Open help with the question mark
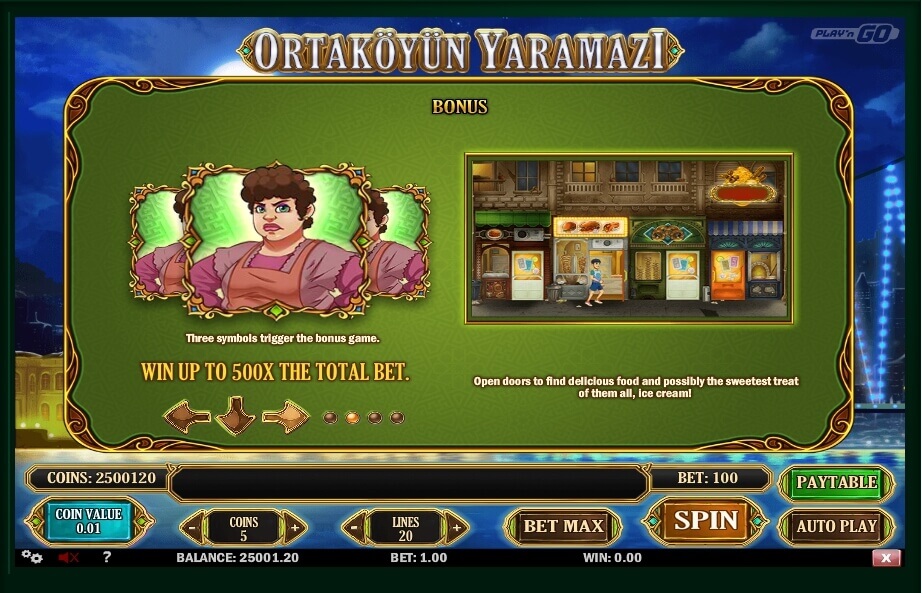 tap(107, 557)
